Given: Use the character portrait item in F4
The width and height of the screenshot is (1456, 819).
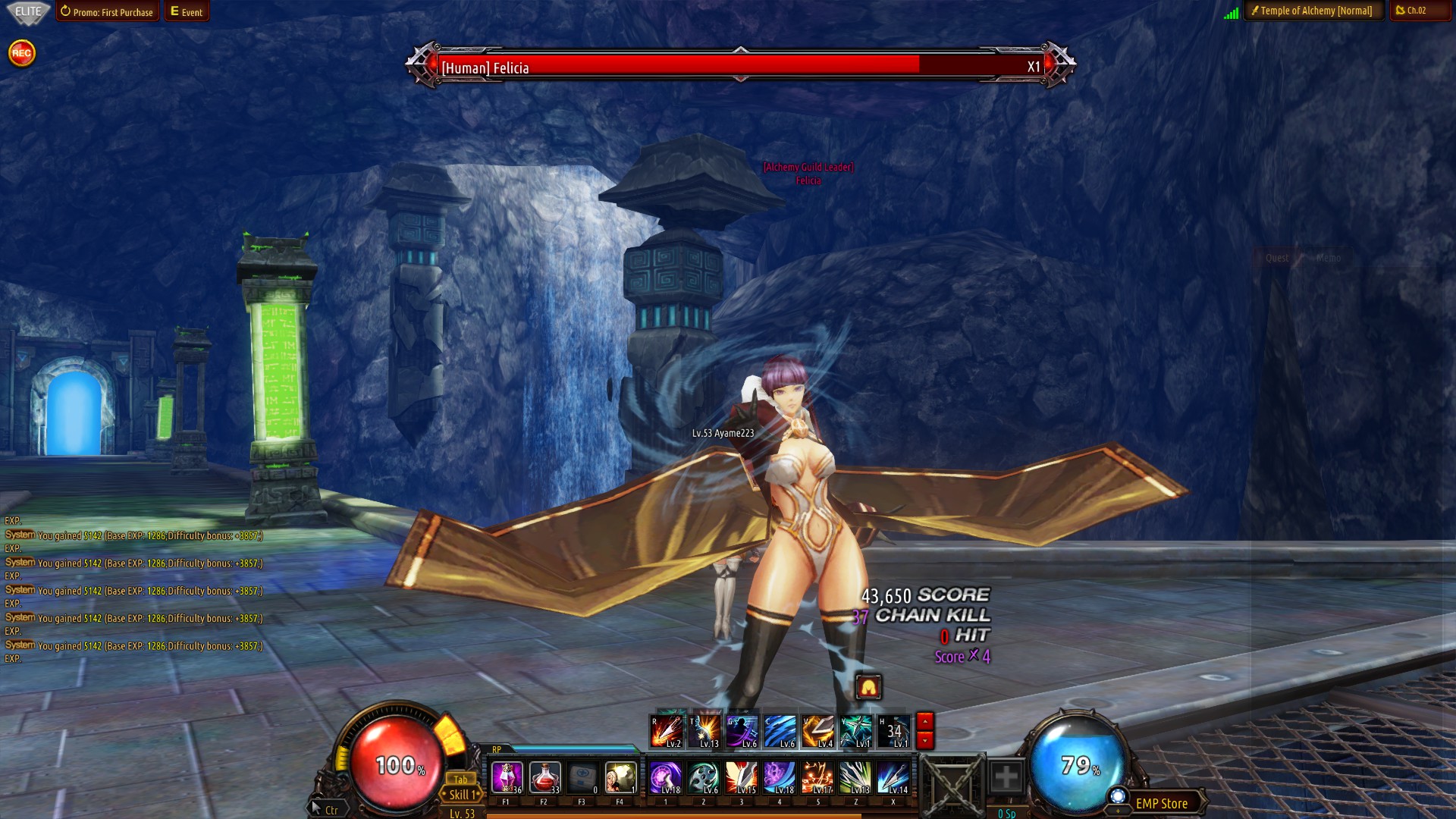Looking at the screenshot, I should (620, 778).
